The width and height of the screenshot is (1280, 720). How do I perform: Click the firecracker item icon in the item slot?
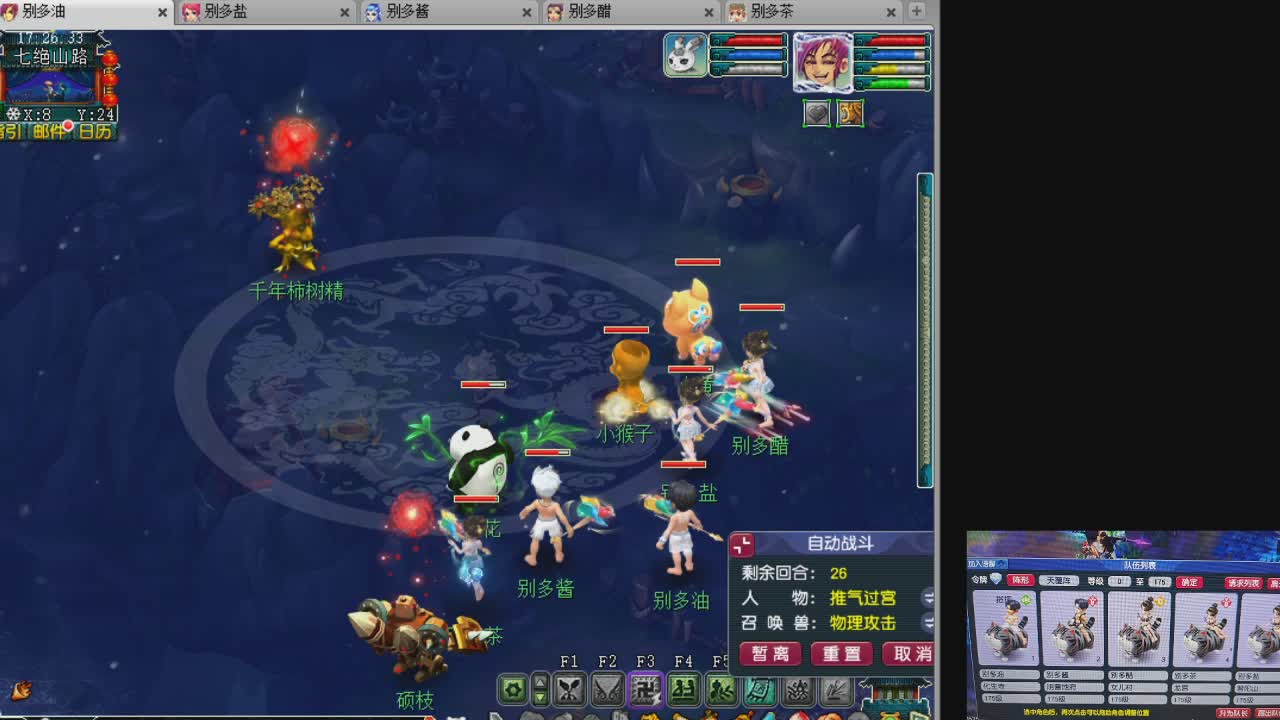pos(850,114)
